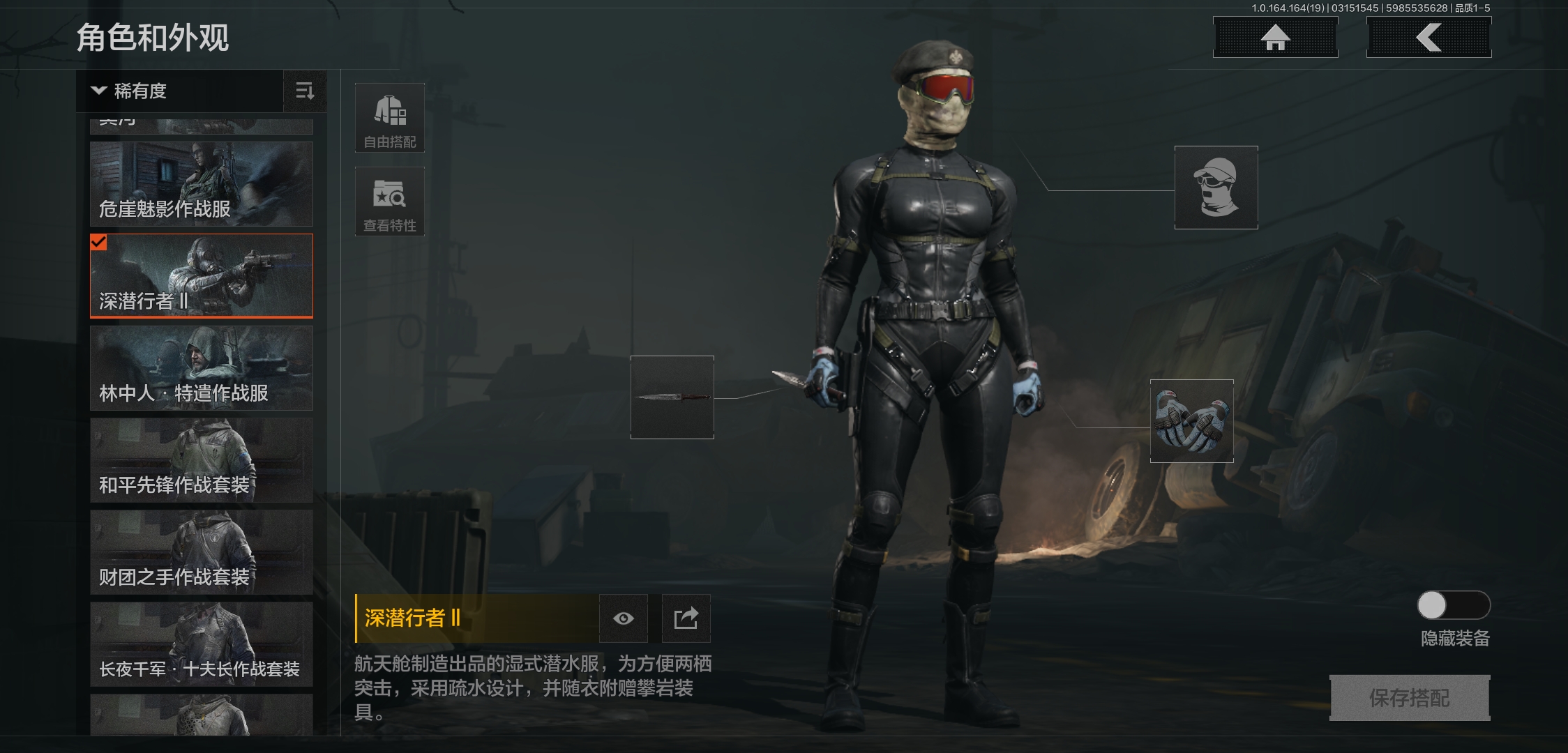The image size is (1568, 753).
Task: Select 林中人·特遣作战服 outfit entry
Action: (202, 370)
